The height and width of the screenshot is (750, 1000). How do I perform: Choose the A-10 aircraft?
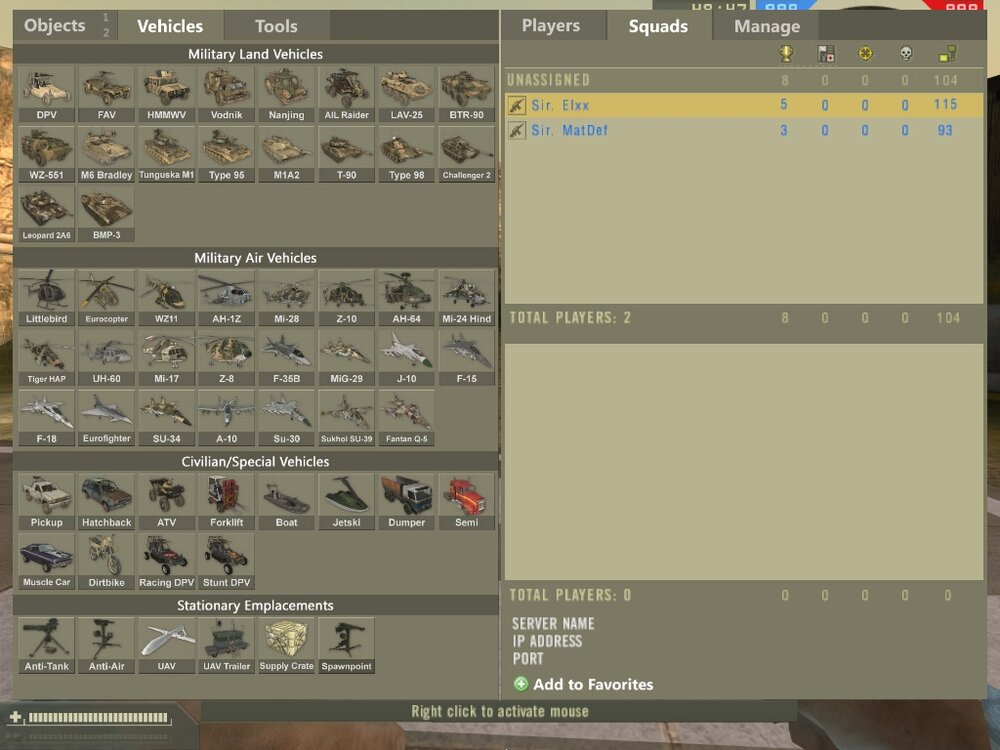click(226, 418)
